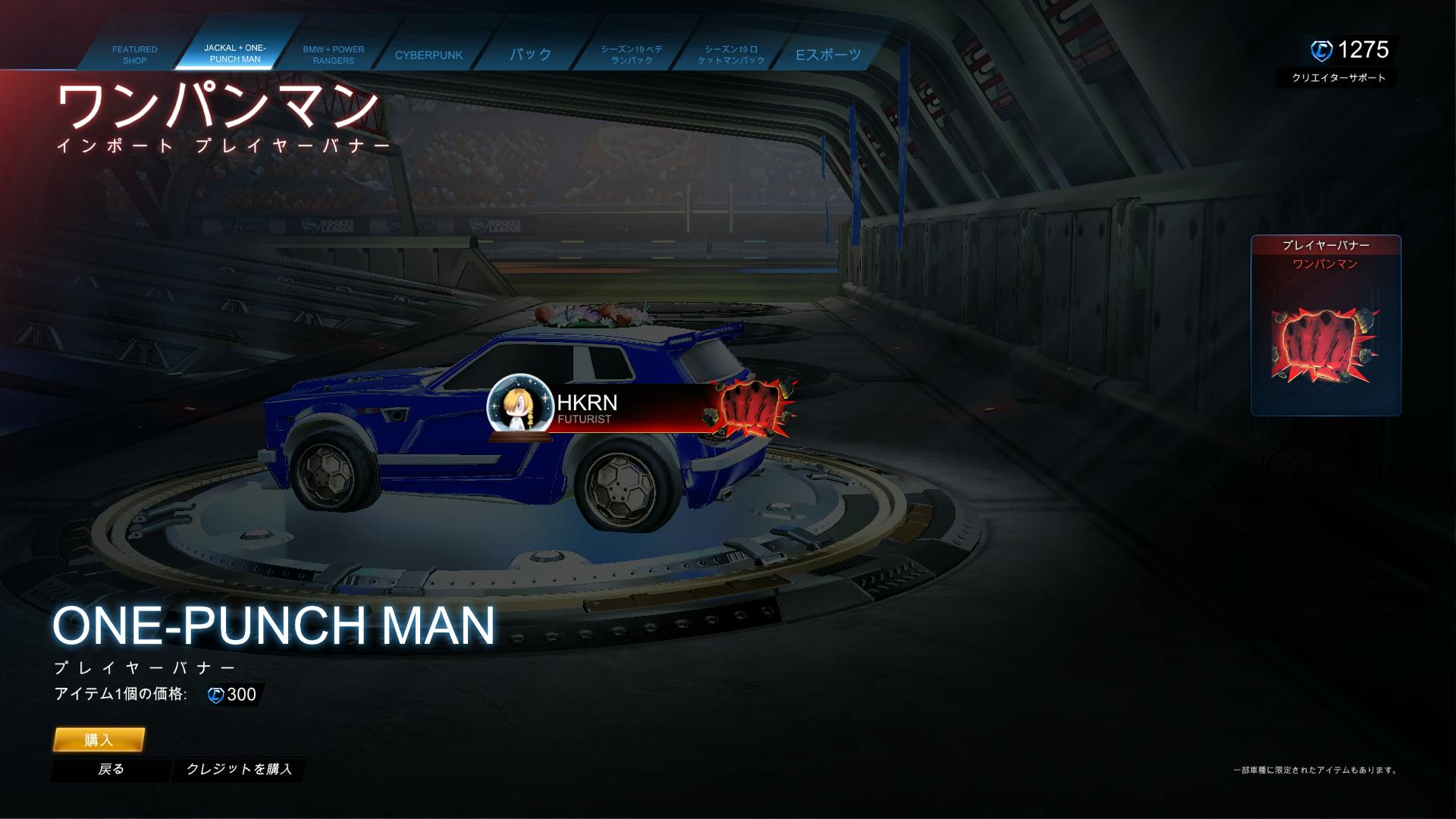Open the Featured Shop tab
This screenshot has width=1456, height=819.
[134, 55]
